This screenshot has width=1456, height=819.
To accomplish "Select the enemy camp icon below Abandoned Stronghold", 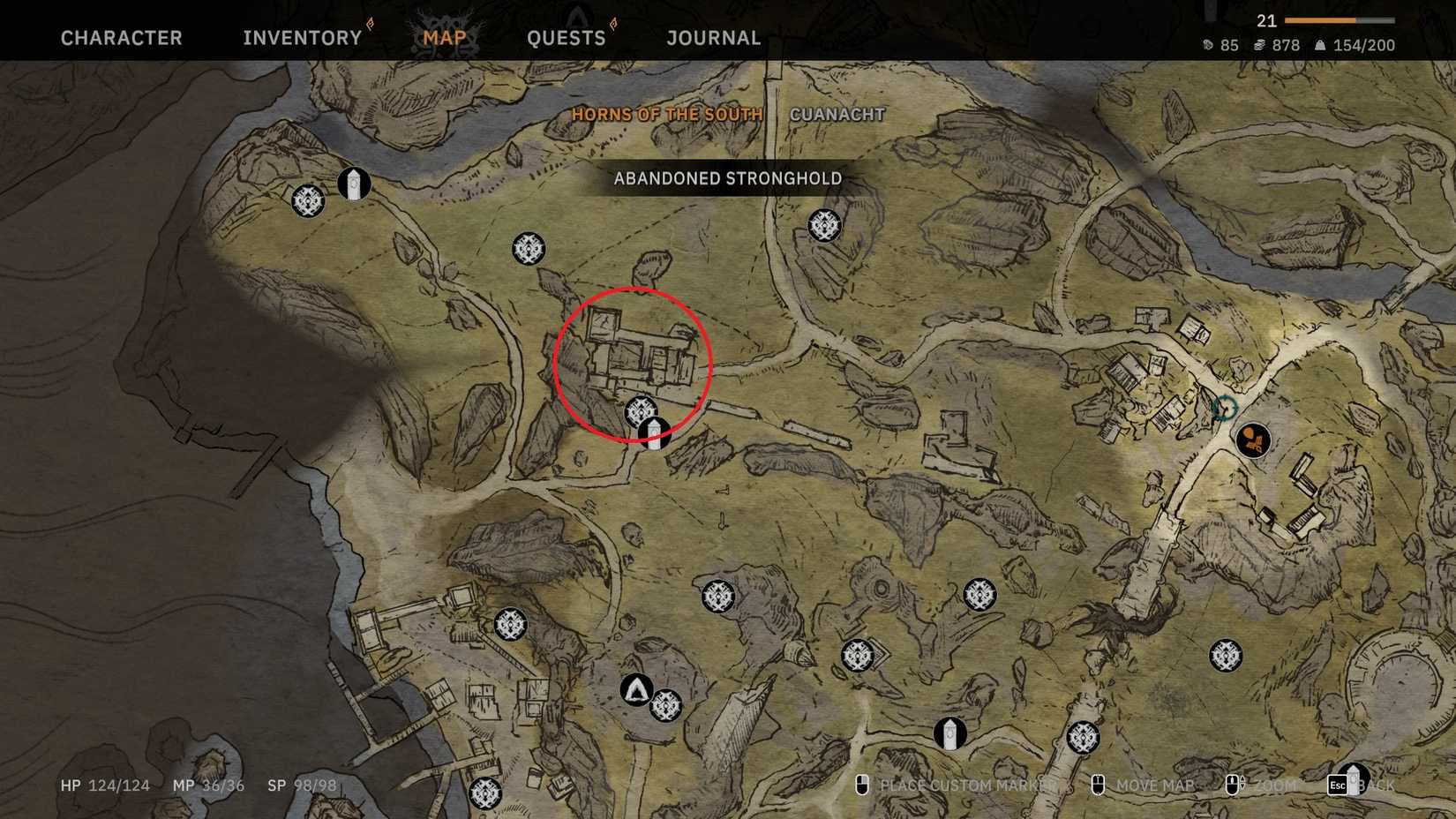I will [822, 225].
